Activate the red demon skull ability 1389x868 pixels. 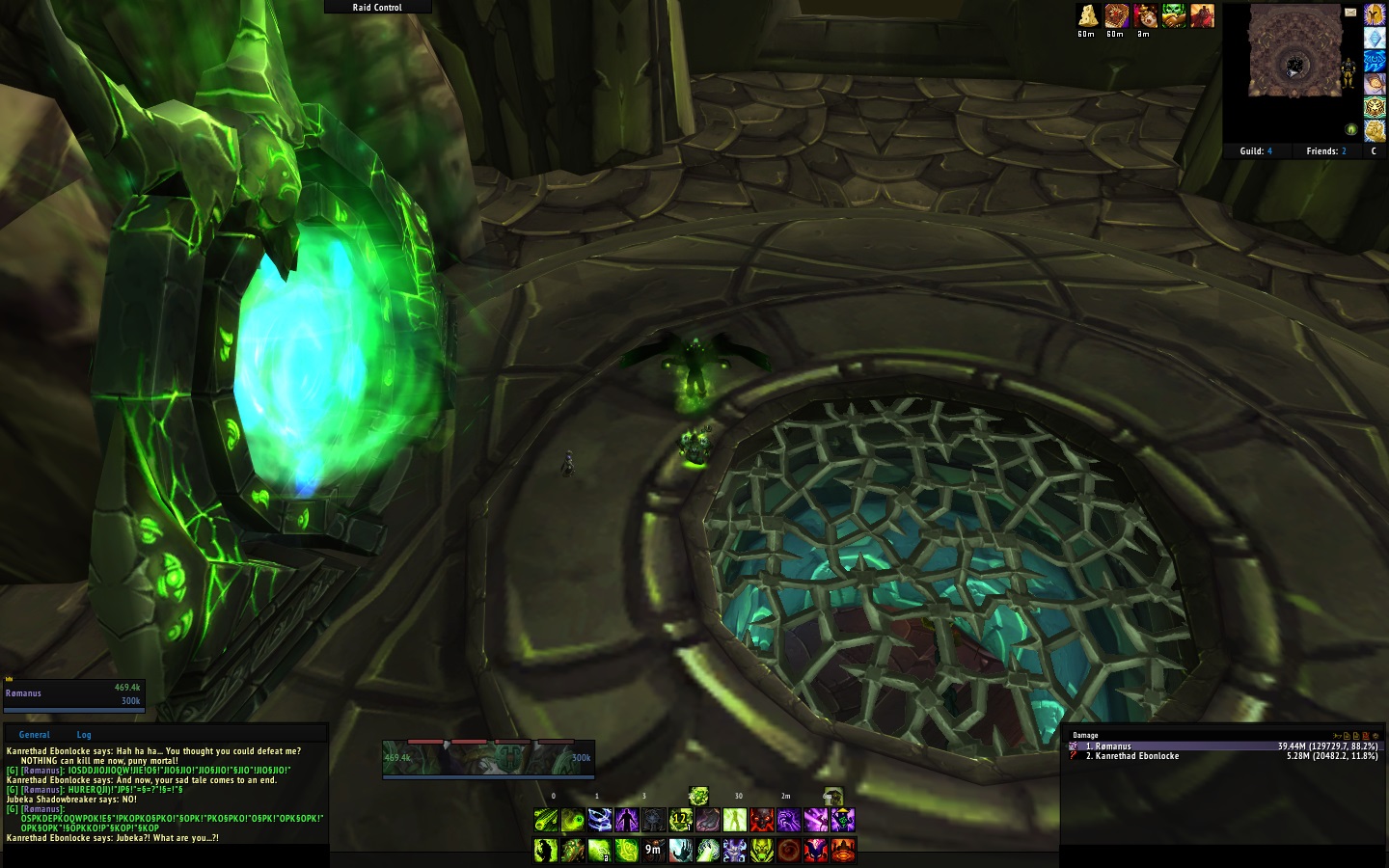[x=762, y=821]
